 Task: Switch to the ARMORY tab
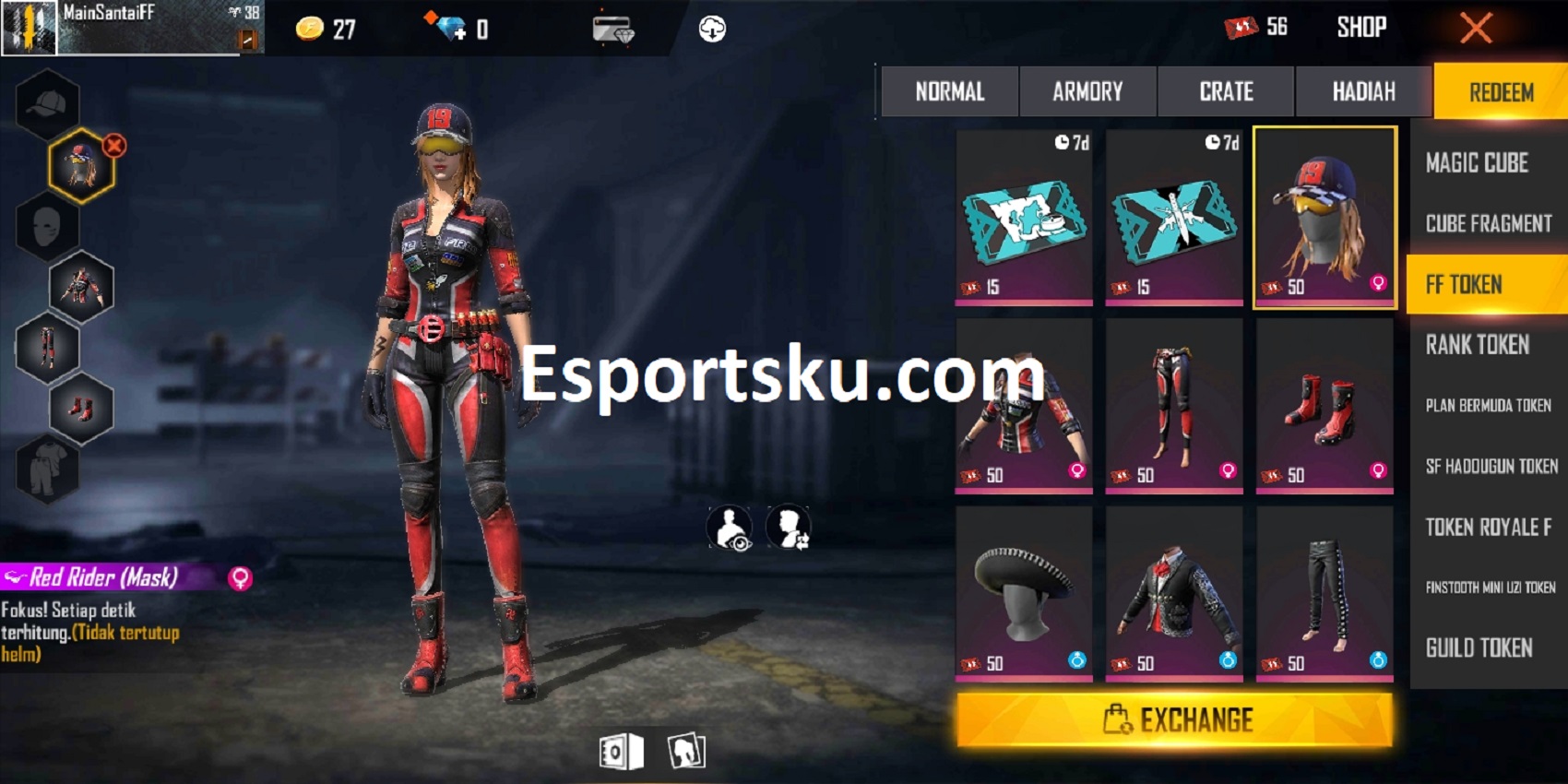[x=1087, y=91]
